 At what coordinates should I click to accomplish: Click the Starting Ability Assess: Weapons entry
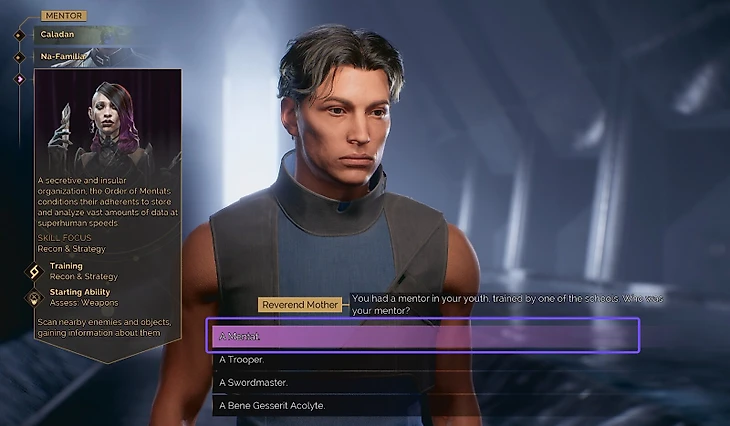click(x=82, y=297)
